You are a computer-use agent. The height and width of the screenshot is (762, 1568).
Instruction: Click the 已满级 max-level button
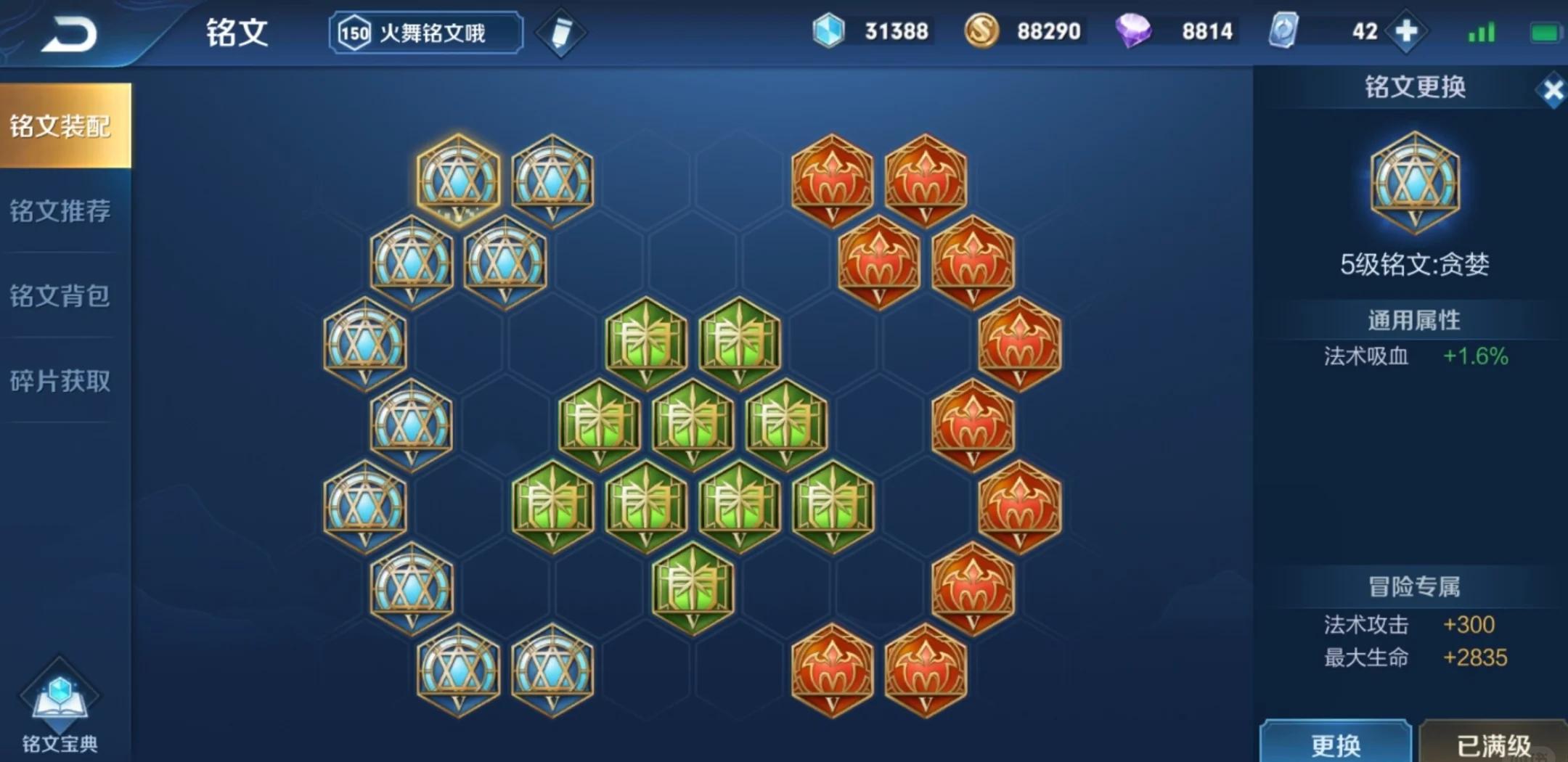click(x=1495, y=744)
